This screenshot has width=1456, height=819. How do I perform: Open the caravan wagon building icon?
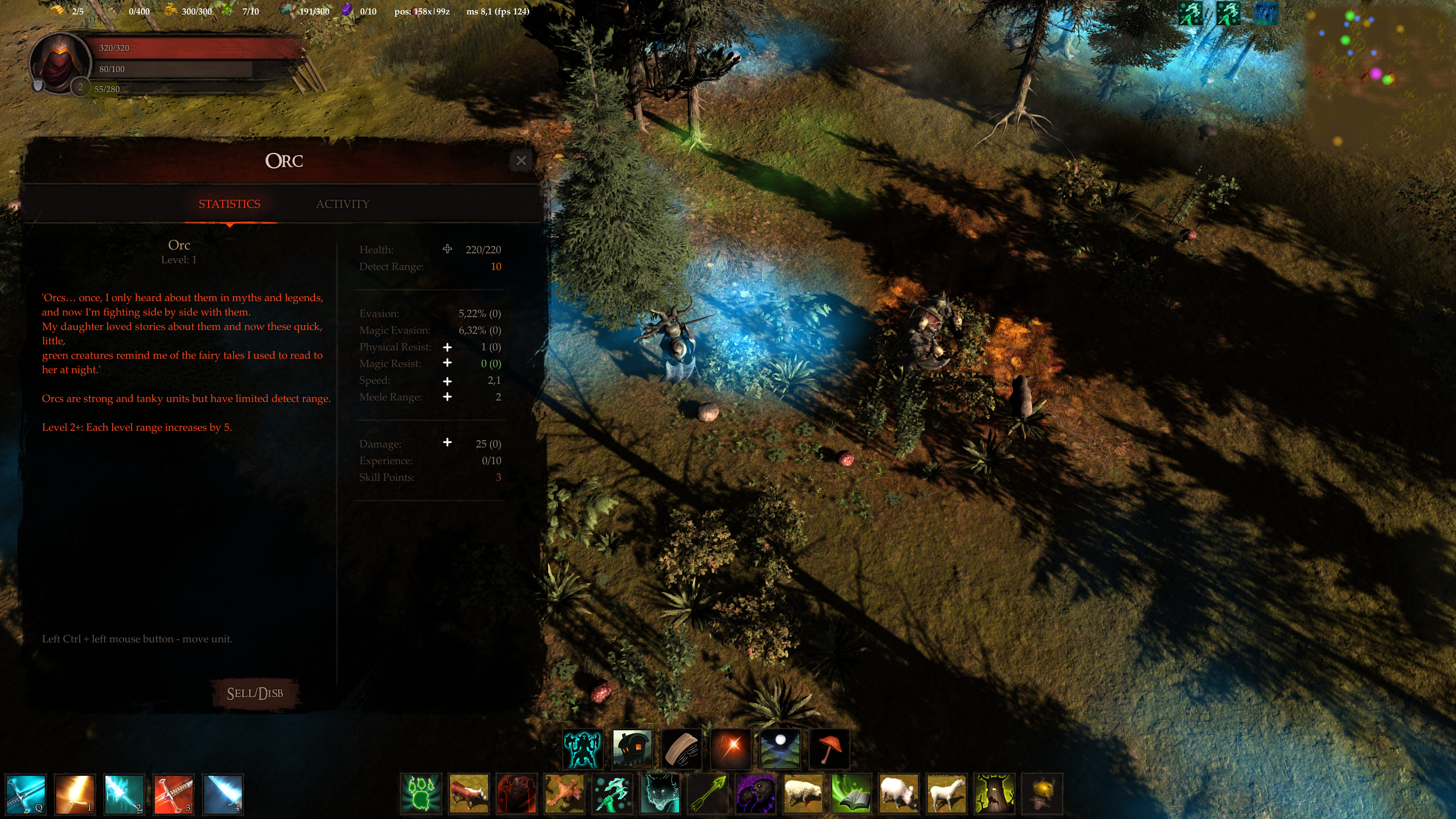pyautogui.click(x=631, y=748)
